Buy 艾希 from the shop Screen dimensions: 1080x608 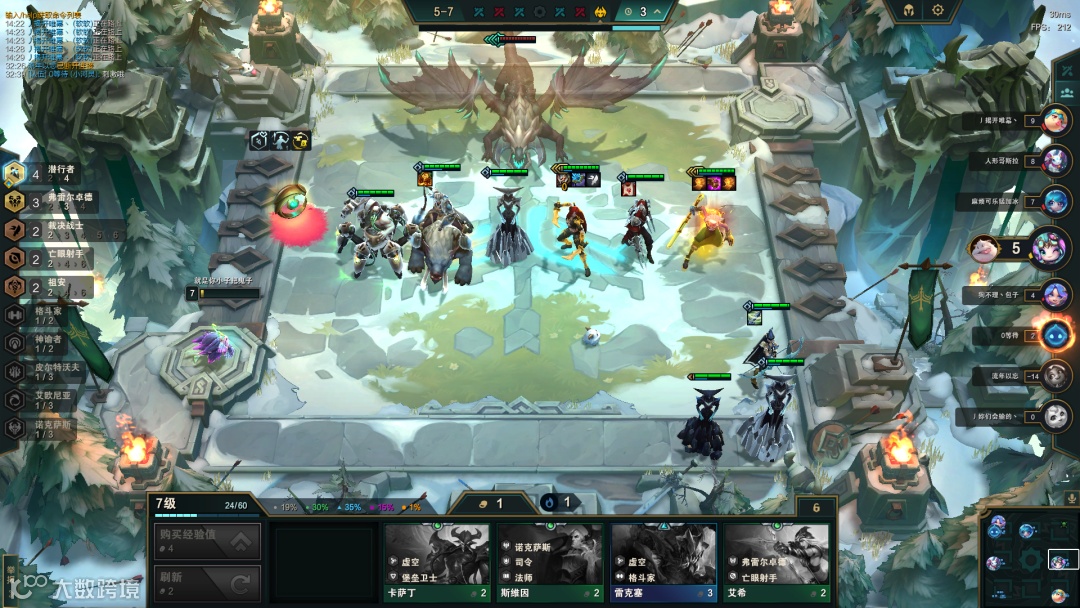776,562
